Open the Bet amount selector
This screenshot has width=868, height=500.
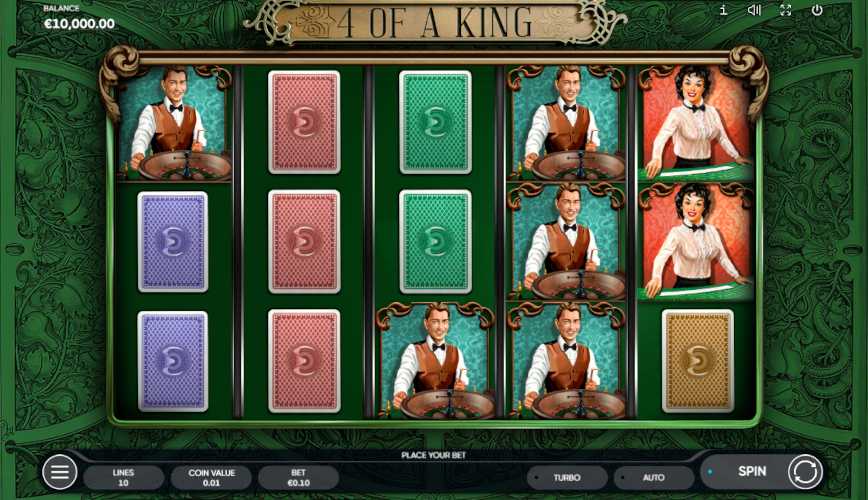[x=298, y=477]
